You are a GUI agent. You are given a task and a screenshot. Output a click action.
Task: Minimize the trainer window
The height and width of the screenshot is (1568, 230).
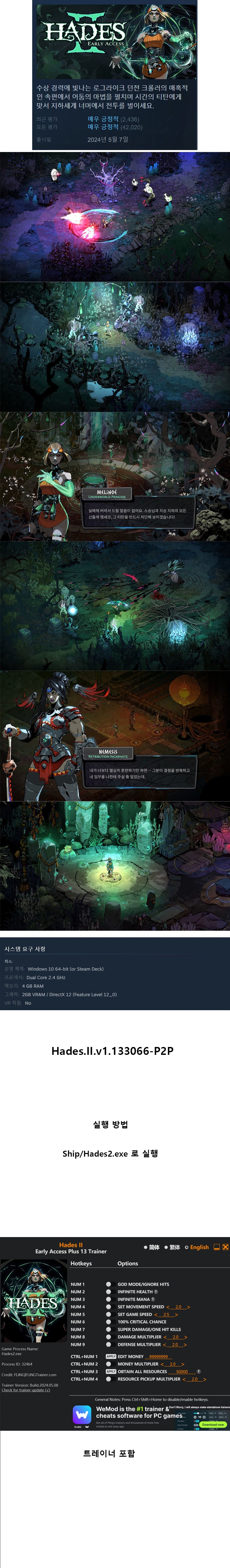pos(216,1247)
